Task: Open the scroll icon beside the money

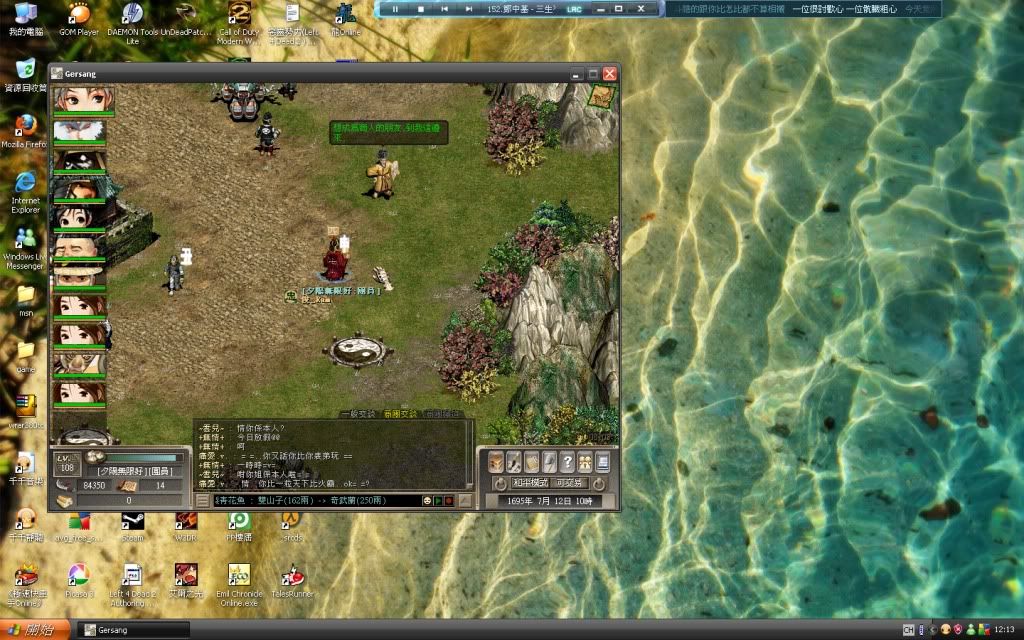Action: (x=129, y=485)
